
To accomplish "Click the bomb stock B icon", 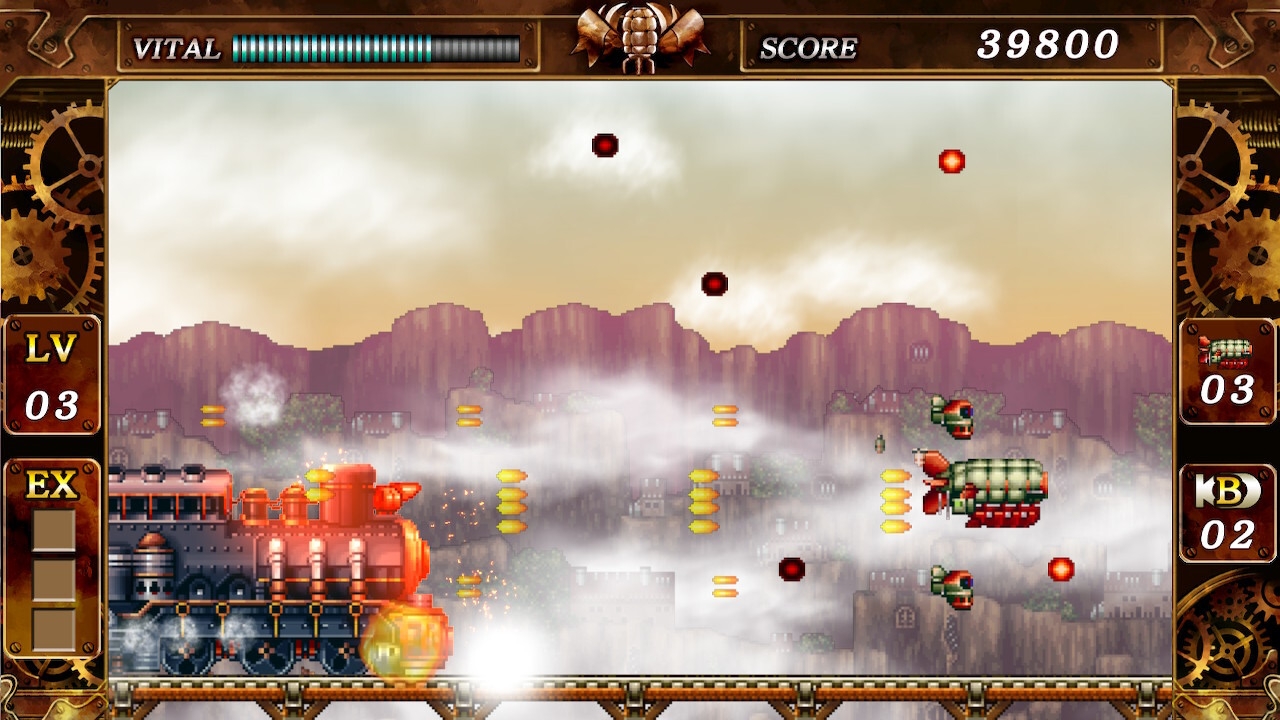I will click(1227, 491).
